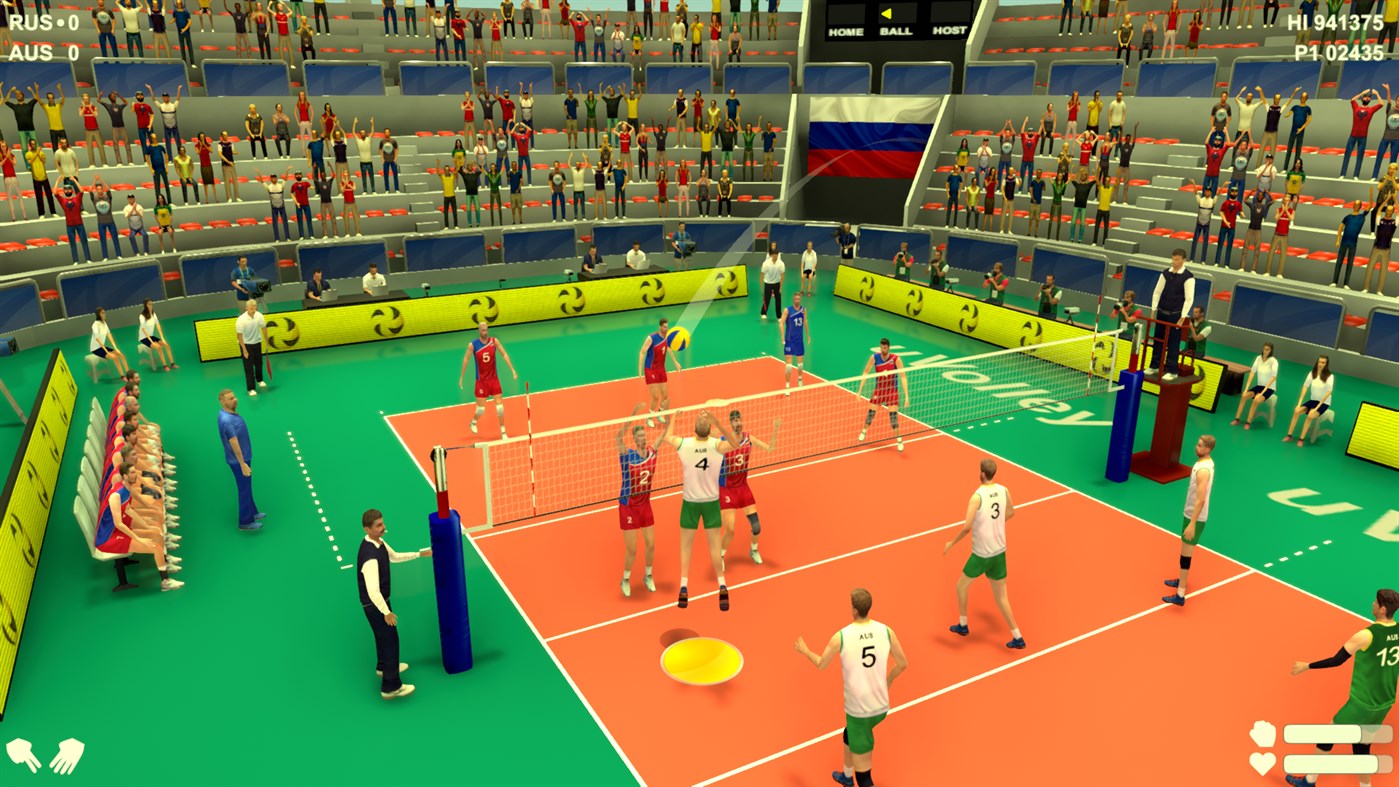The image size is (1399, 787).
Task: Toggle the yellow ball possession arrow on scoreboard
Action: (x=886, y=13)
